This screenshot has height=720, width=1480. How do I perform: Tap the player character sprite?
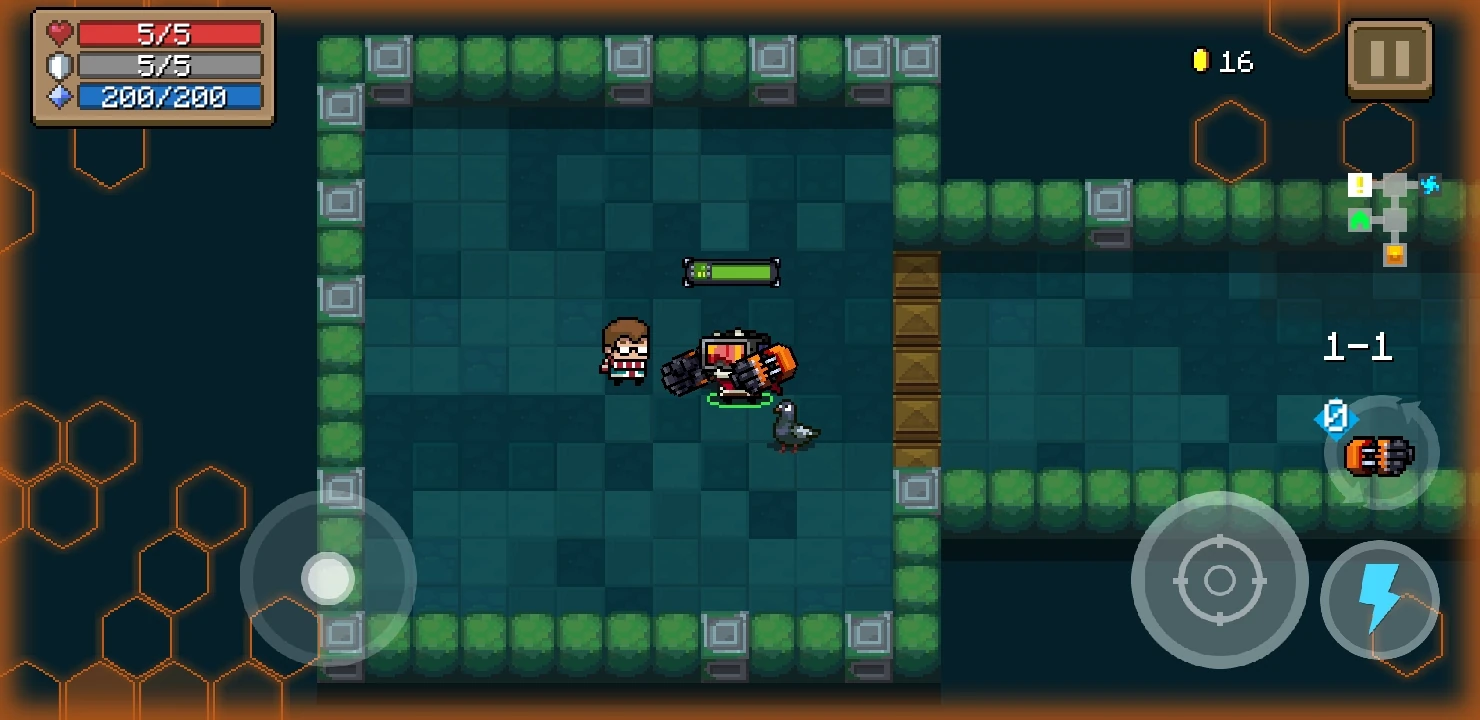625,352
